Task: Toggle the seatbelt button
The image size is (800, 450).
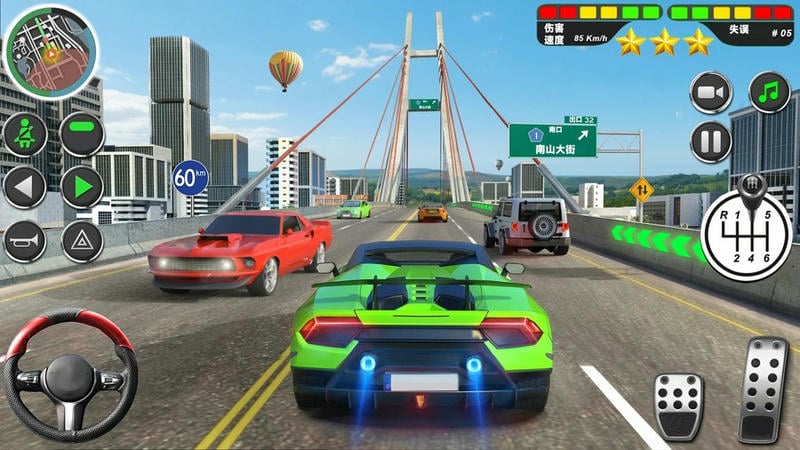Action: pyautogui.click(x=25, y=134)
